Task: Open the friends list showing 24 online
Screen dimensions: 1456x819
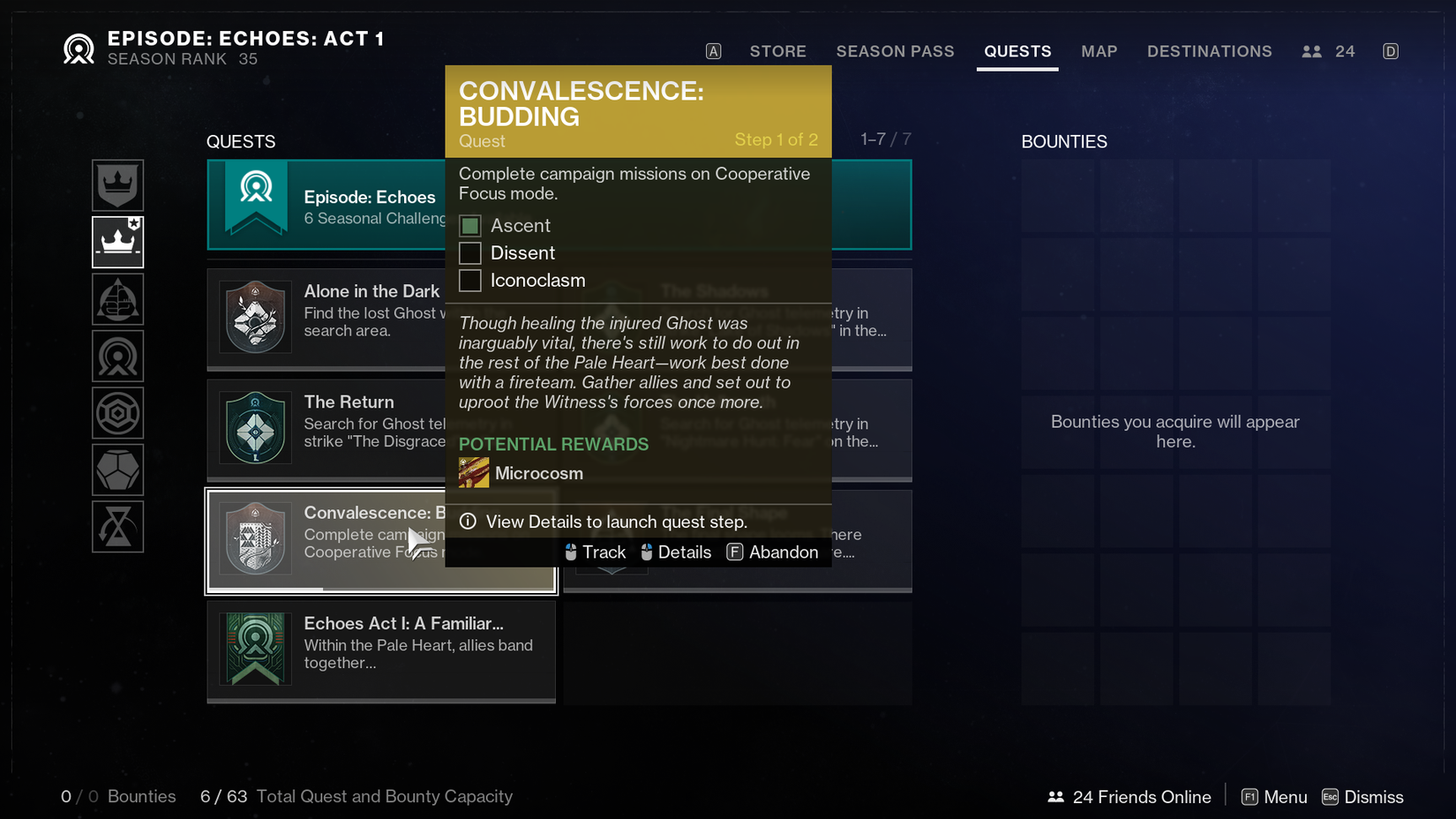Action: (1327, 51)
